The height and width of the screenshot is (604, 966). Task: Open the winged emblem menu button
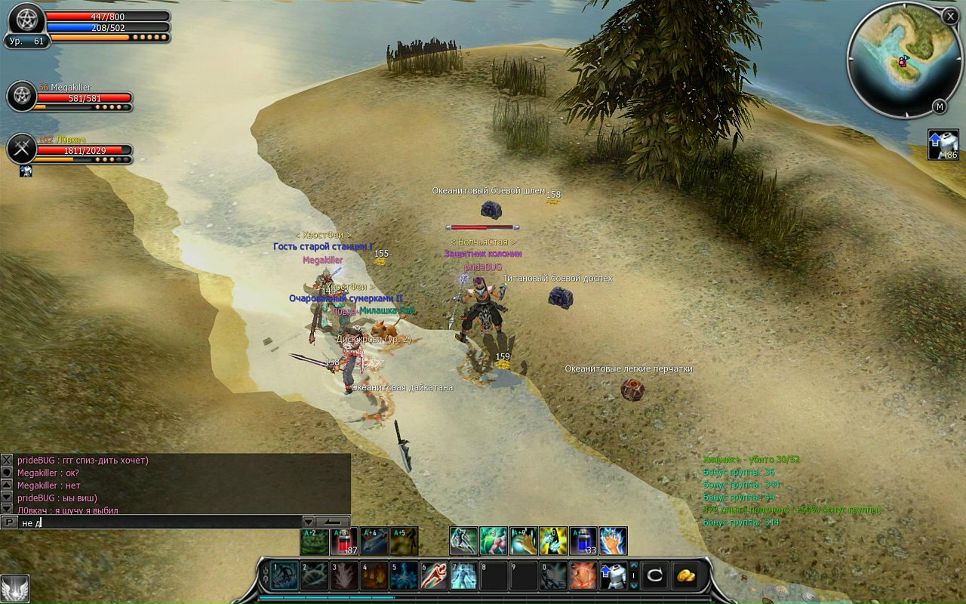14,588
